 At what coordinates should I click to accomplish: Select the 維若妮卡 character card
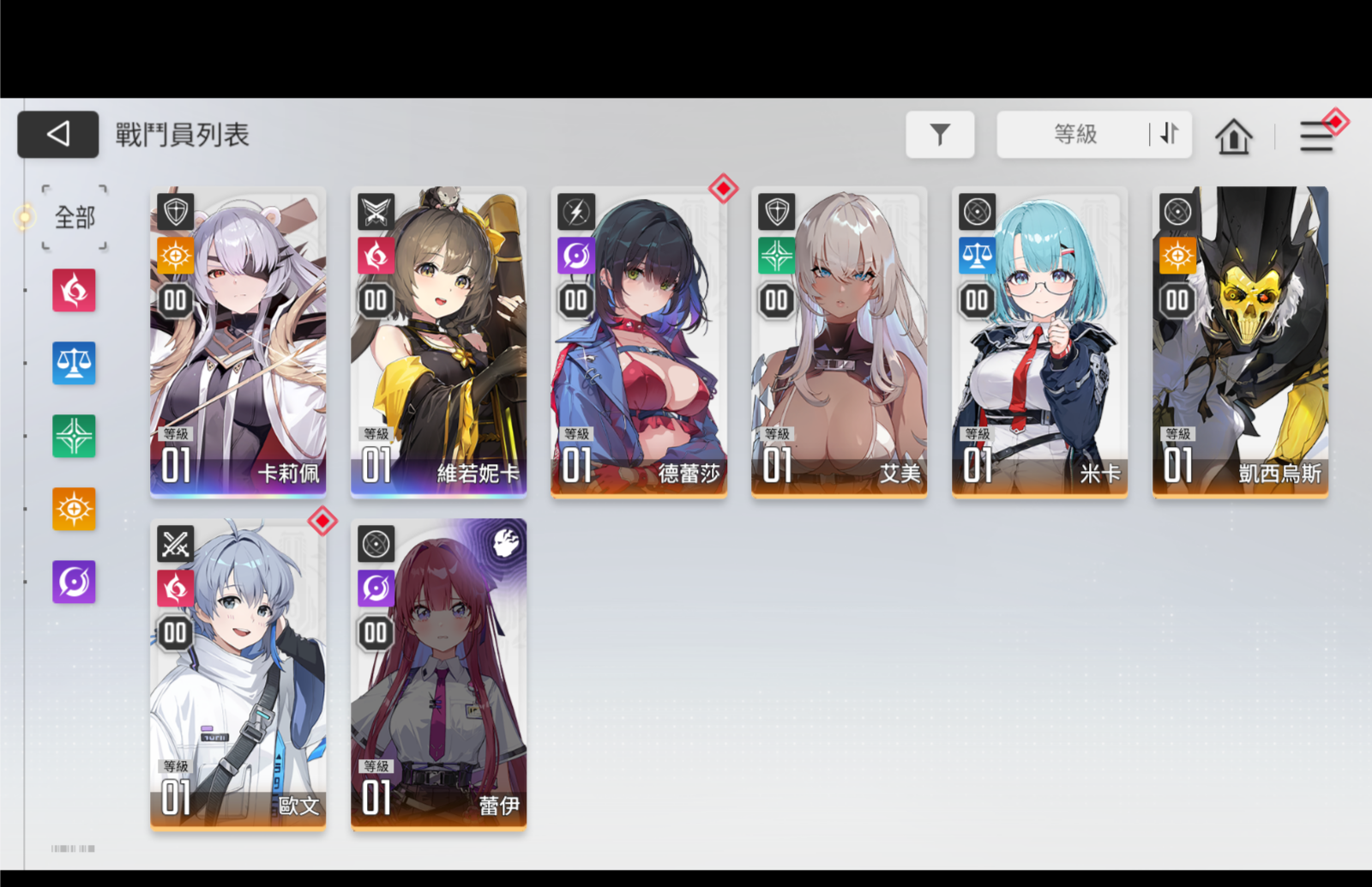tap(439, 341)
